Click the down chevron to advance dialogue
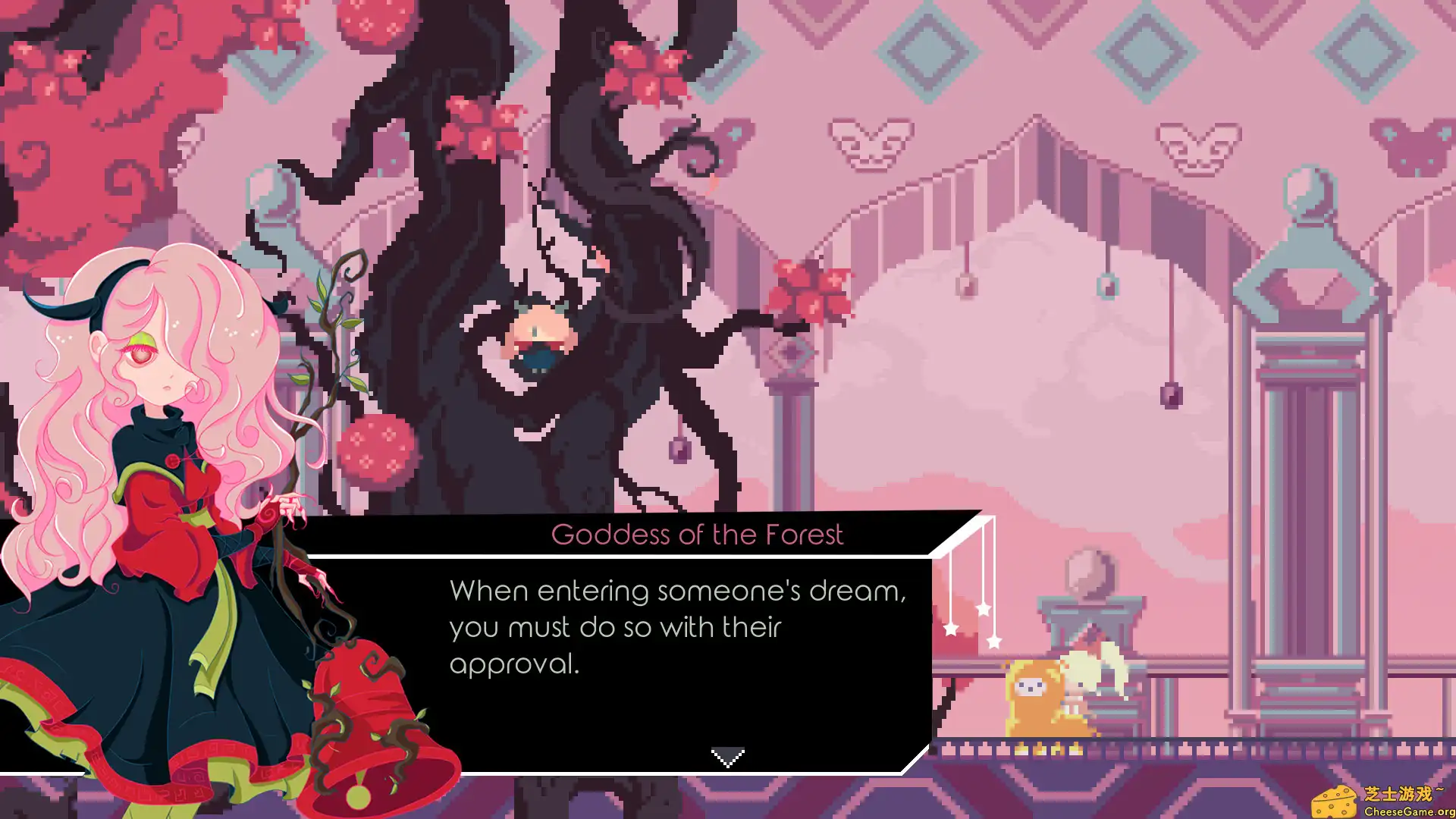 (x=728, y=756)
